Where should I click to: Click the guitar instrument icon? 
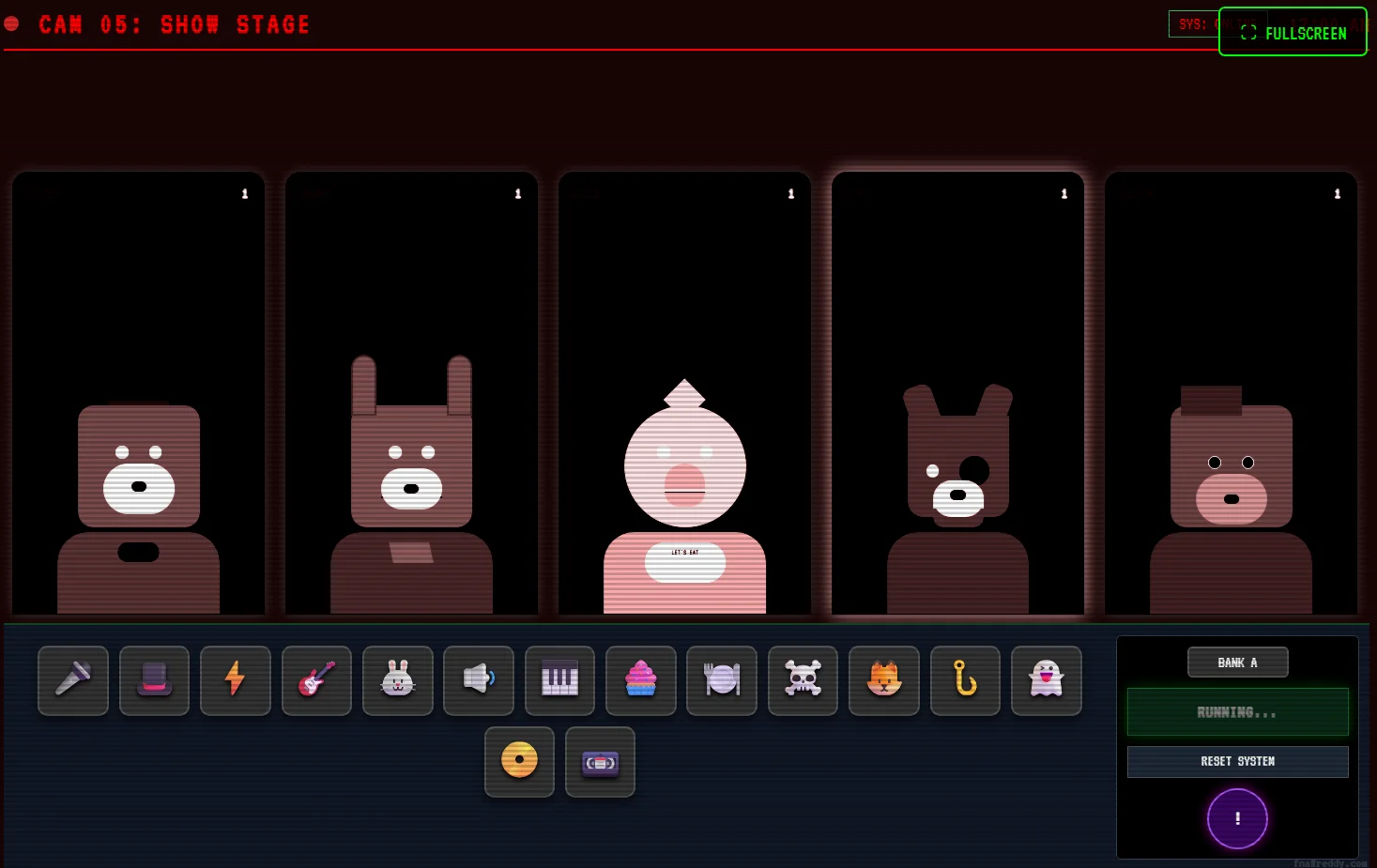pos(316,680)
